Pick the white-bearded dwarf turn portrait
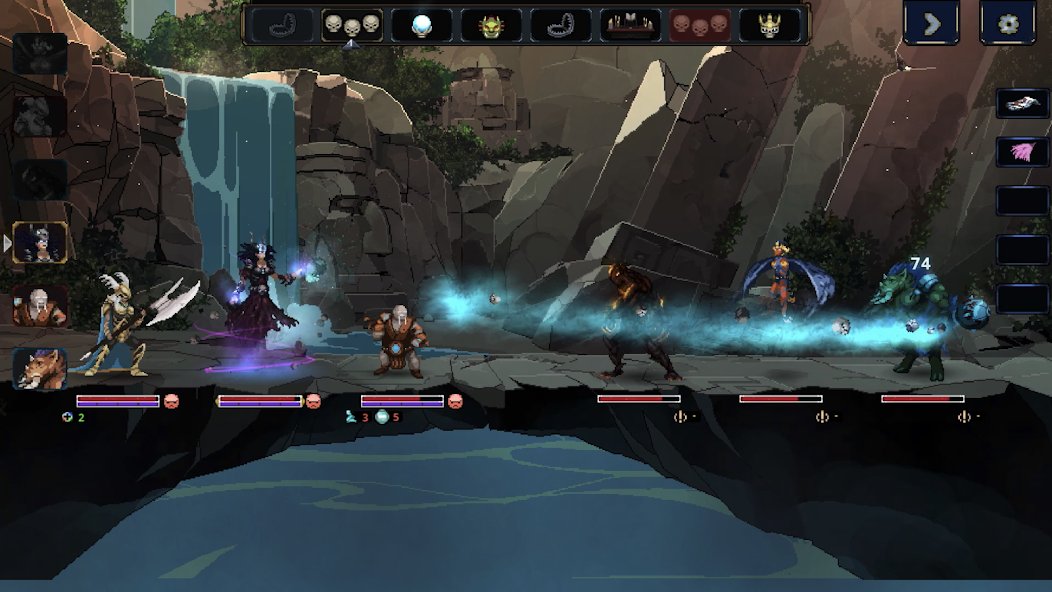This screenshot has width=1052, height=592. pos(41,306)
